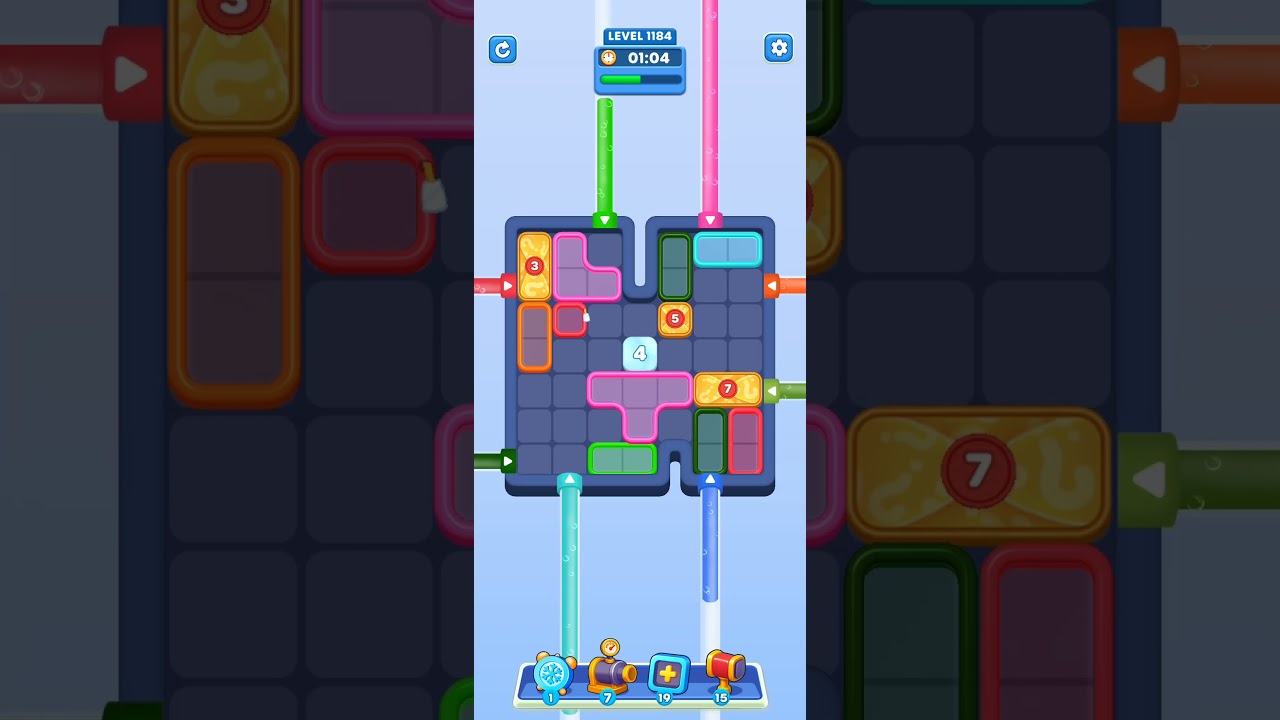The image size is (1280, 720).
Task: Select the yellow block numbered 3
Action: pyautogui.click(x=534, y=266)
